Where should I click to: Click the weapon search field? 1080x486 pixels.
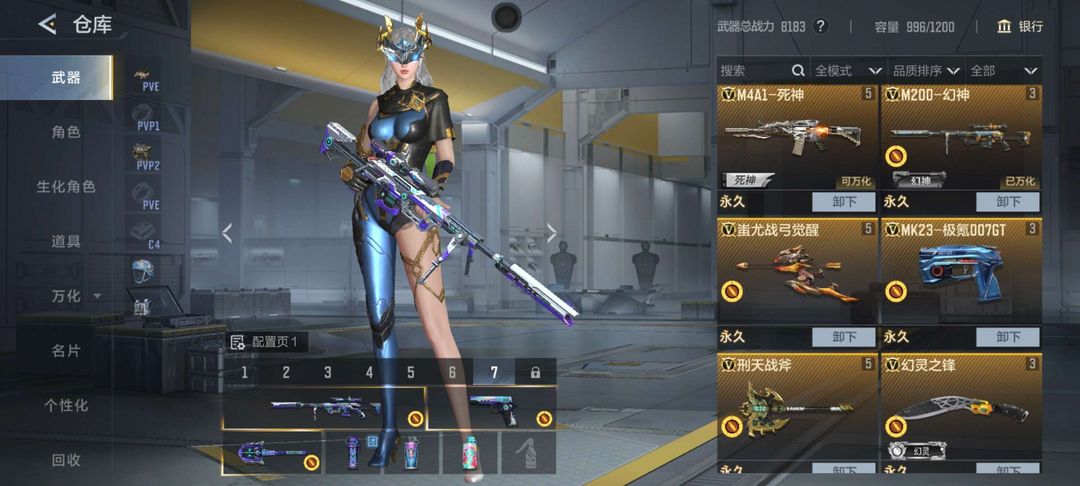click(x=753, y=71)
